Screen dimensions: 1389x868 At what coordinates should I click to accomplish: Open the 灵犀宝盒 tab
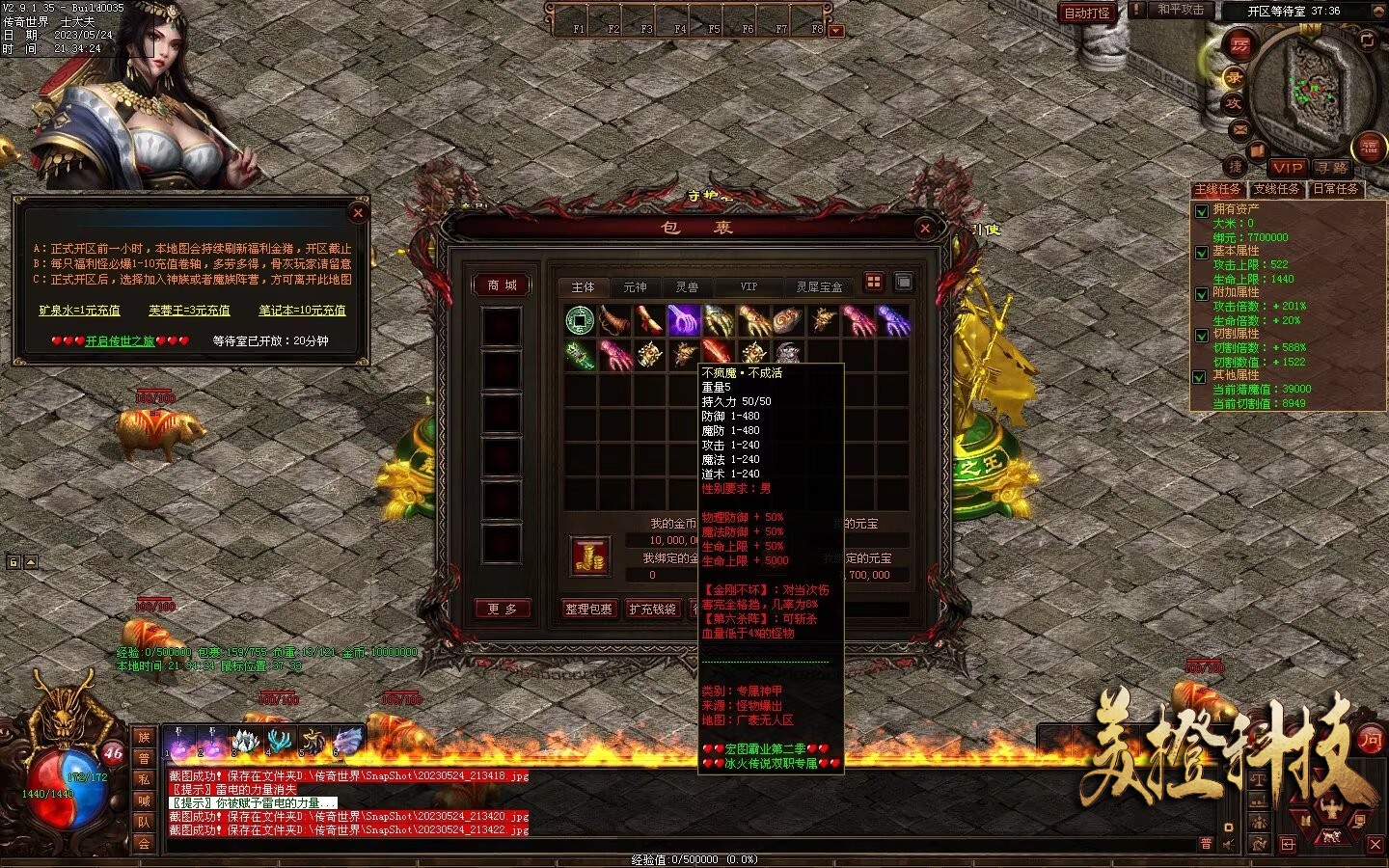819,287
